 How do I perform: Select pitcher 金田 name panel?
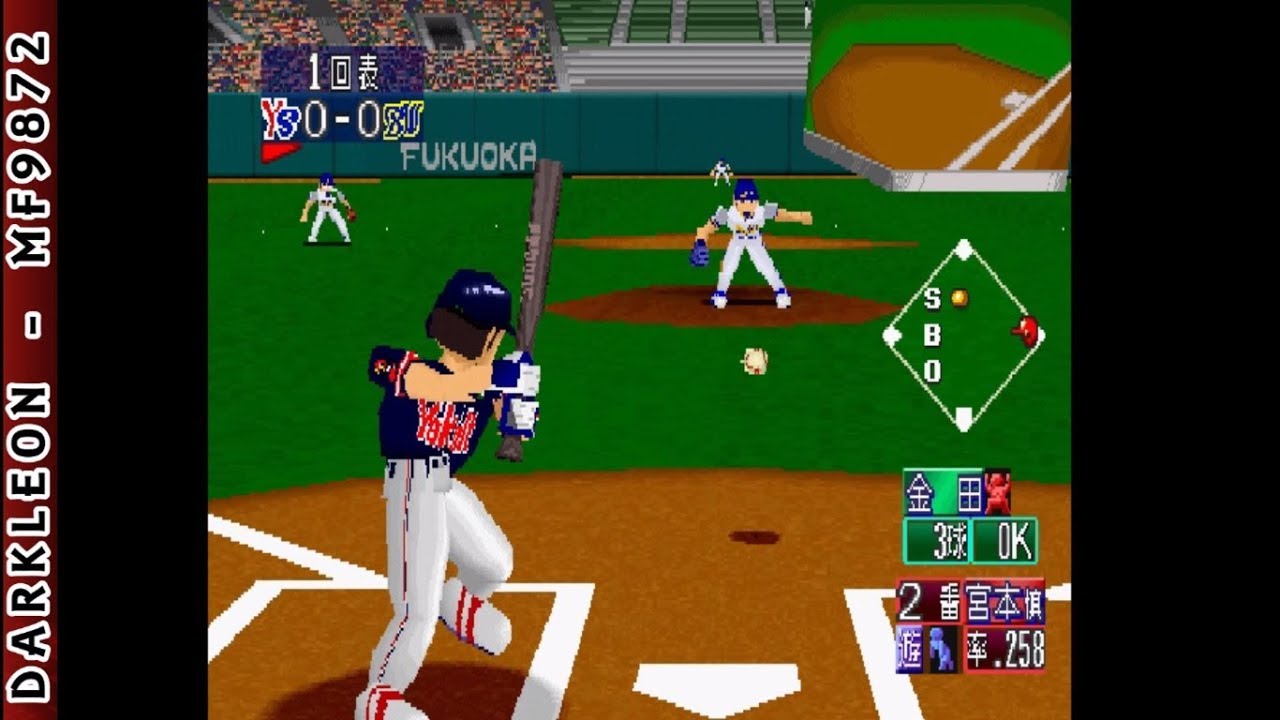(x=944, y=493)
